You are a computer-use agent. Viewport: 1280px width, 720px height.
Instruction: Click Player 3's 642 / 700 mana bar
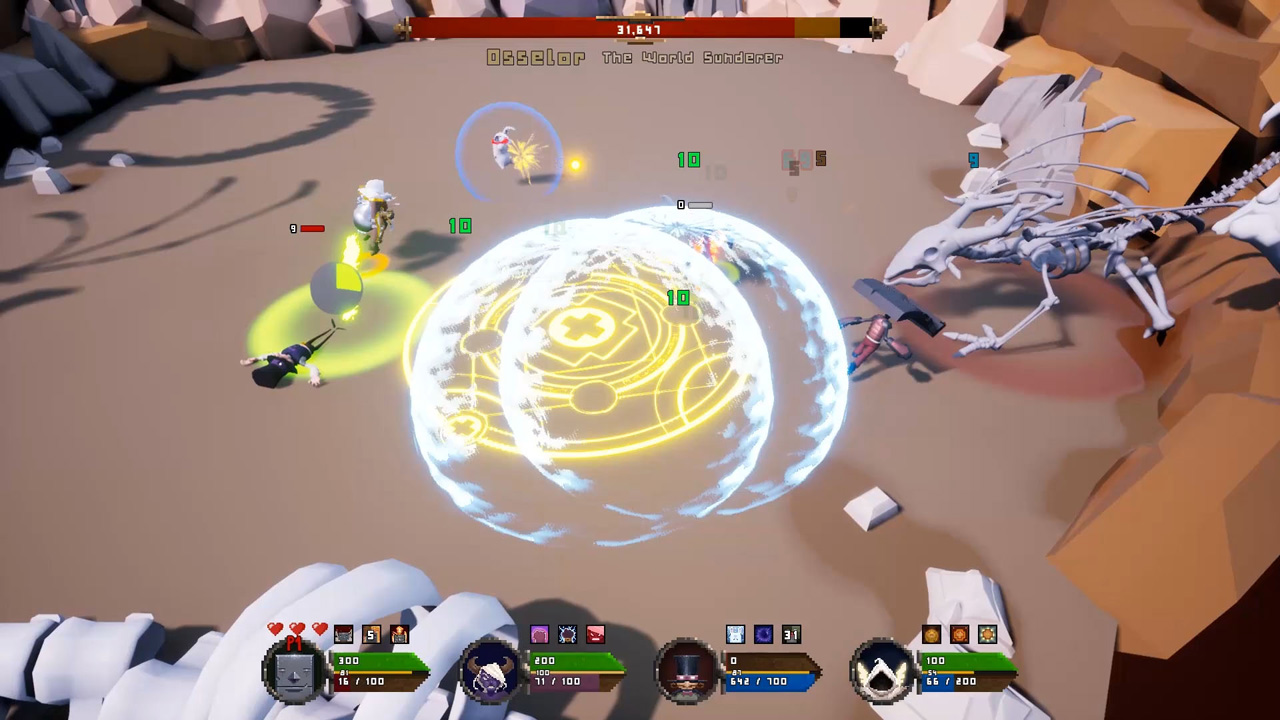(x=767, y=681)
